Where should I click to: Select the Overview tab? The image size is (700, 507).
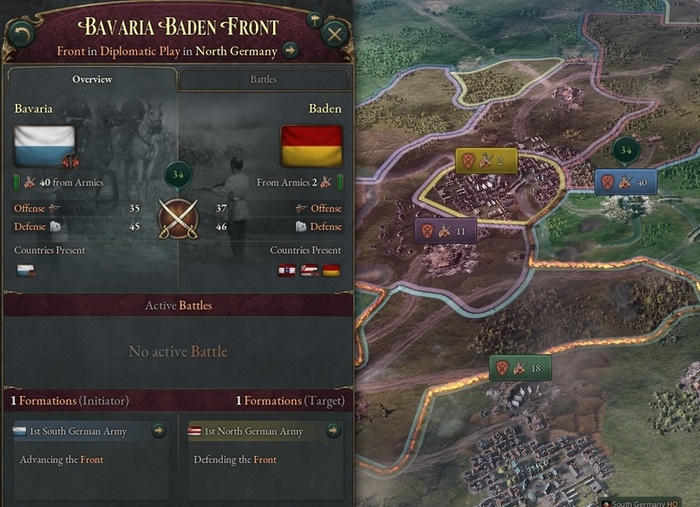92,79
